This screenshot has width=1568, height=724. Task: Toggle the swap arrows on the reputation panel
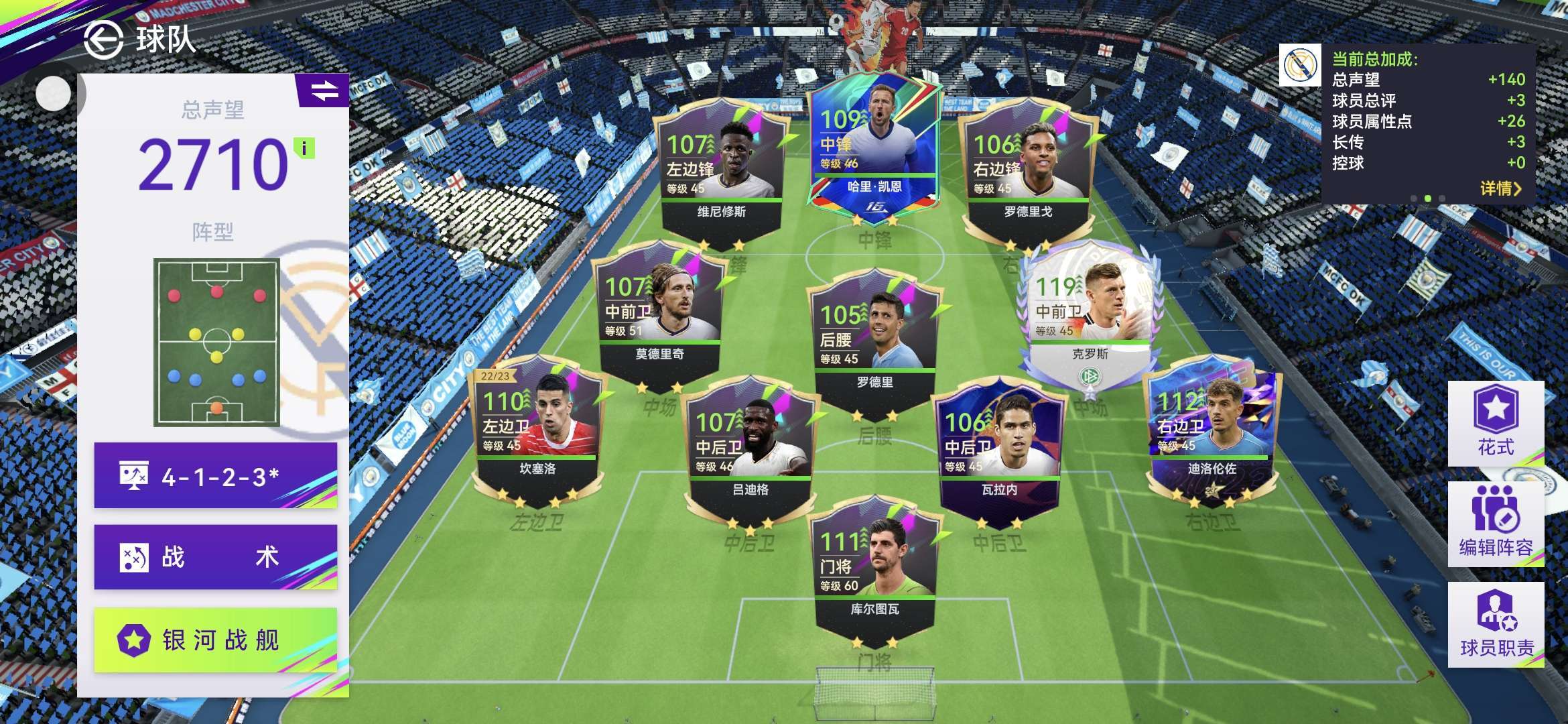point(324,90)
